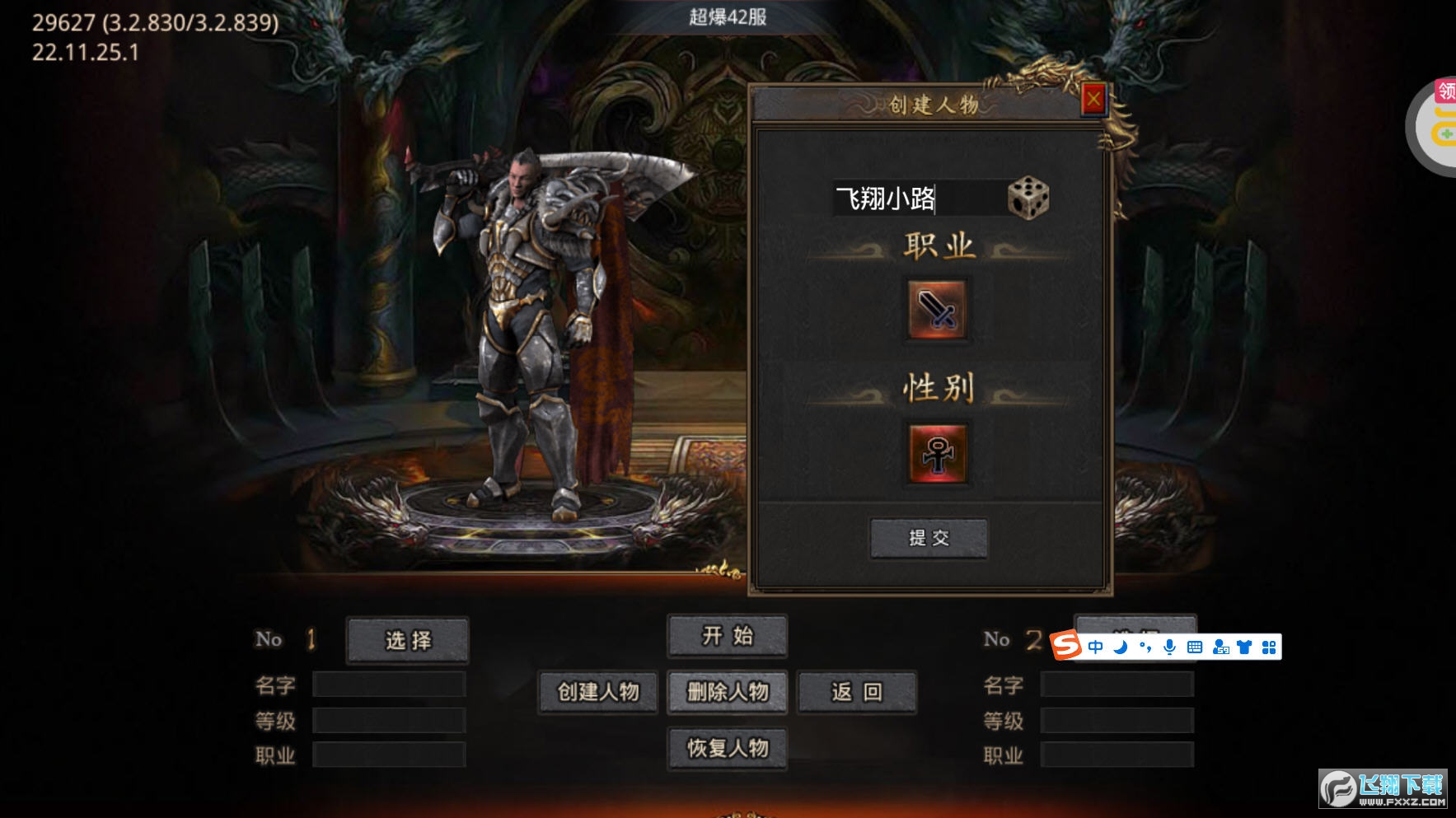Click the character name input field
The width and height of the screenshot is (1456, 818).
(x=916, y=199)
